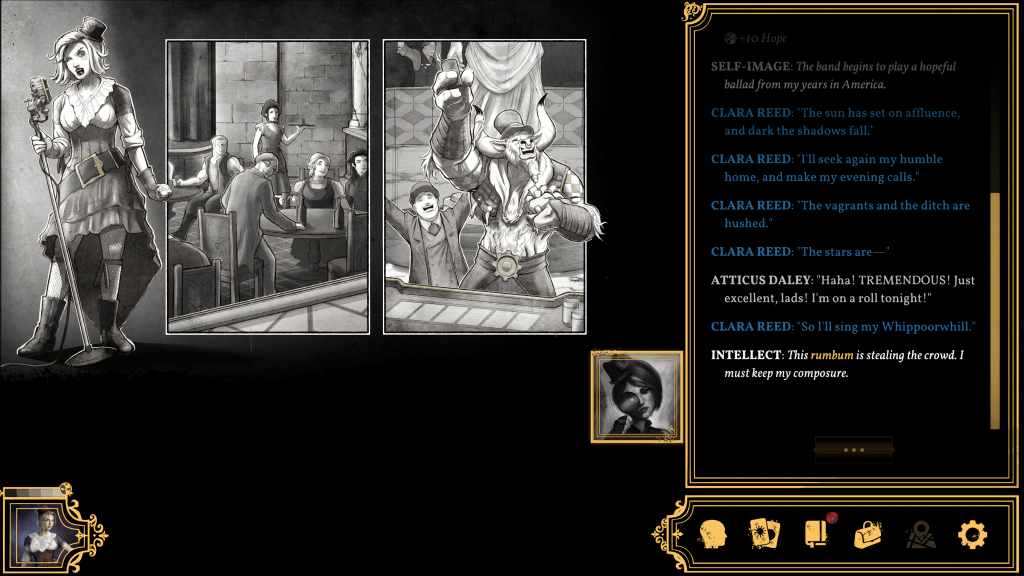Open the tarot cards menu
This screenshot has height=576, width=1024.
point(764,534)
